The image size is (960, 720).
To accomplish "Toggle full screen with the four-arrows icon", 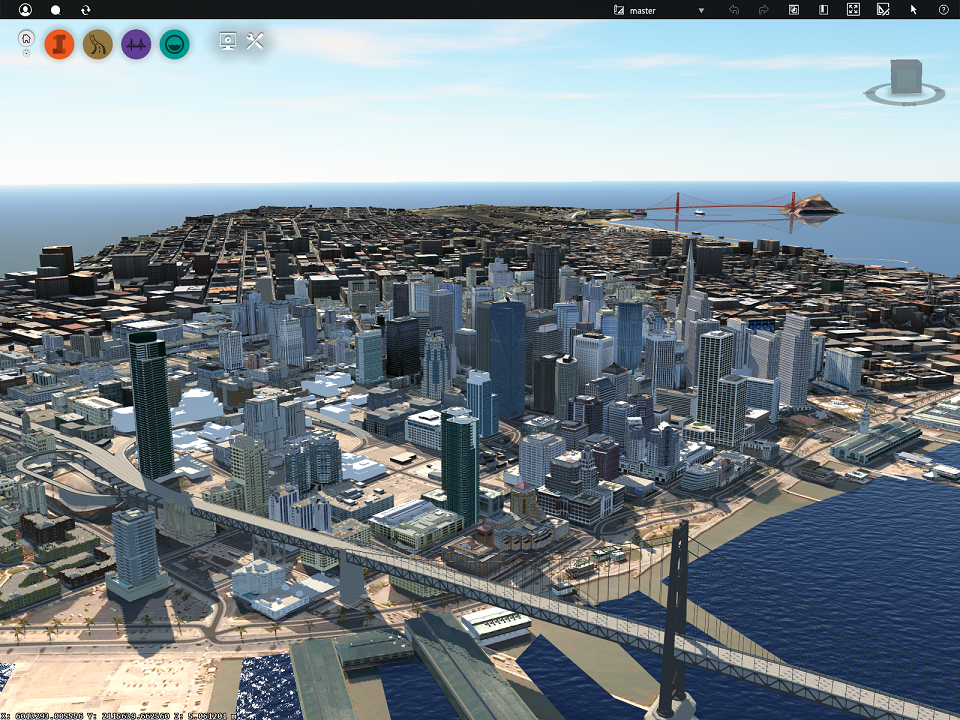I will pyautogui.click(x=853, y=10).
